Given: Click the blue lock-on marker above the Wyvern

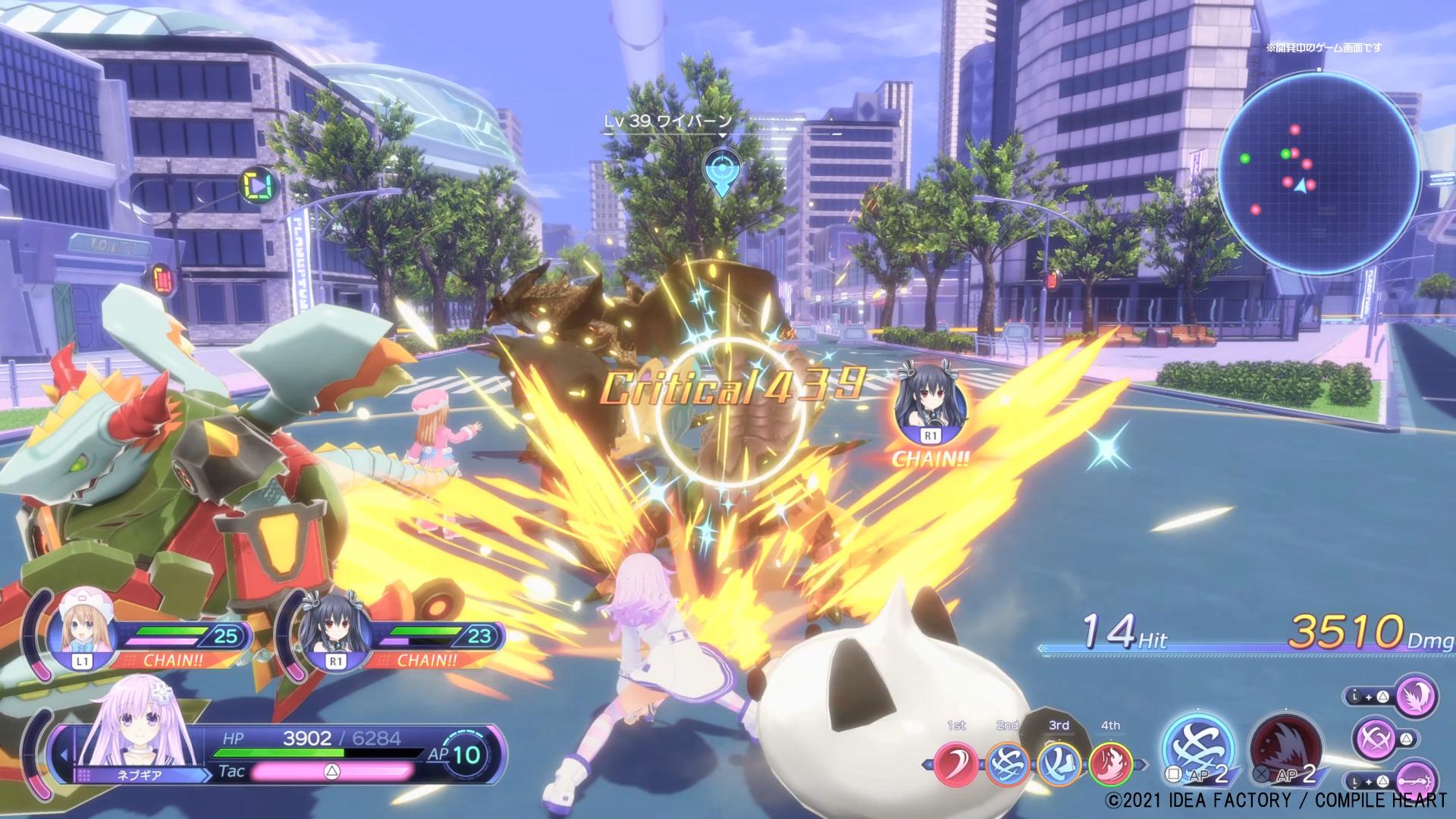Looking at the screenshot, I should (721, 171).
